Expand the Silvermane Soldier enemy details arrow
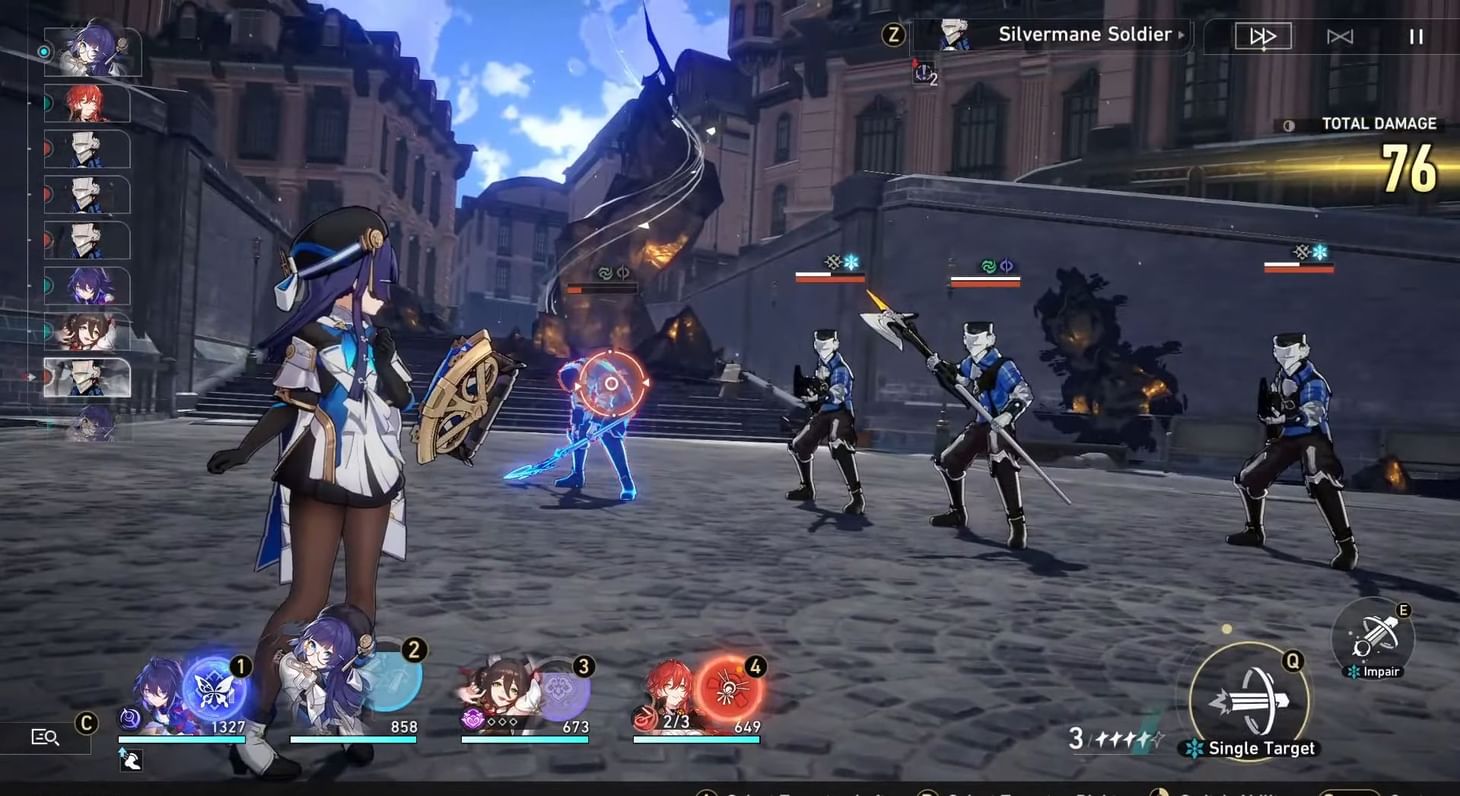Image resolution: width=1460 pixels, height=796 pixels. [x=1182, y=35]
